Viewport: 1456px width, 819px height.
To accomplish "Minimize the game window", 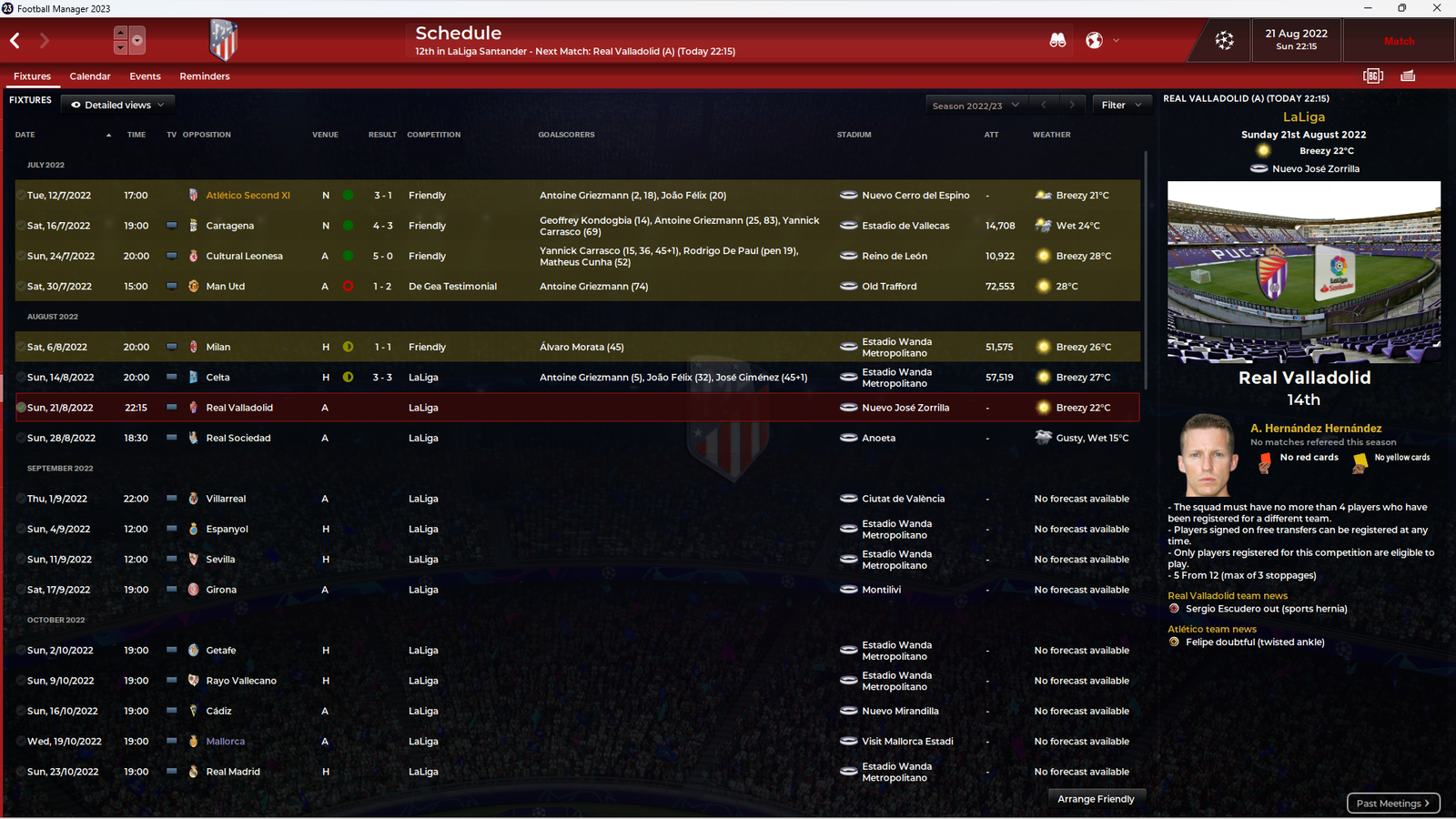I will pos(1367,8).
